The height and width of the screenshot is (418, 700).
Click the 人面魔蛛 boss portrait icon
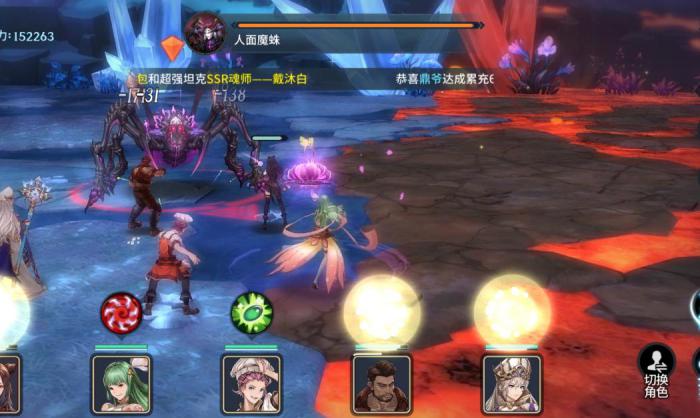click(205, 33)
